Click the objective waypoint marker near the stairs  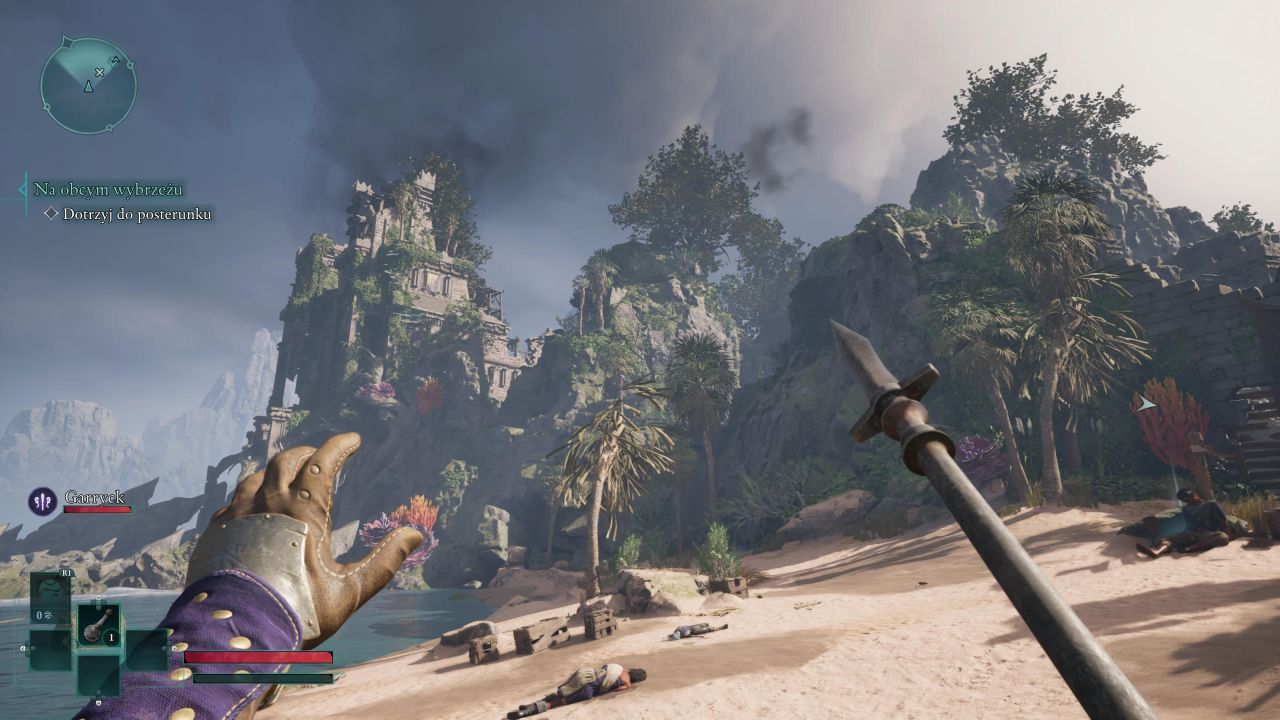coord(1145,404)
